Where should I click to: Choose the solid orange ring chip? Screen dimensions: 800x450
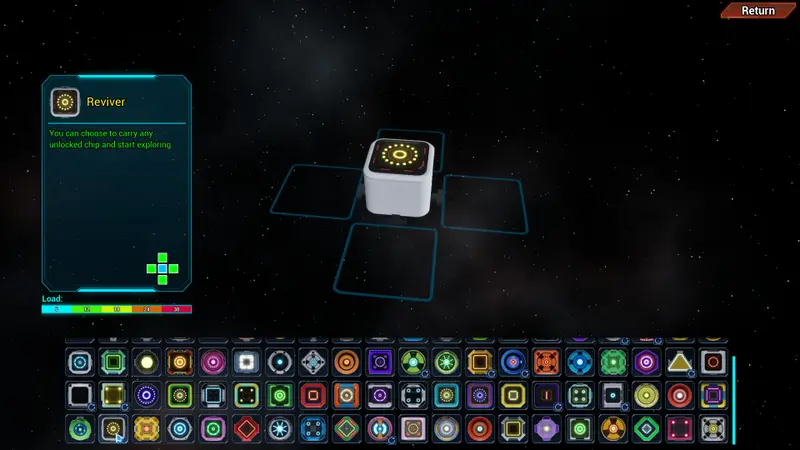click(346, 362)
